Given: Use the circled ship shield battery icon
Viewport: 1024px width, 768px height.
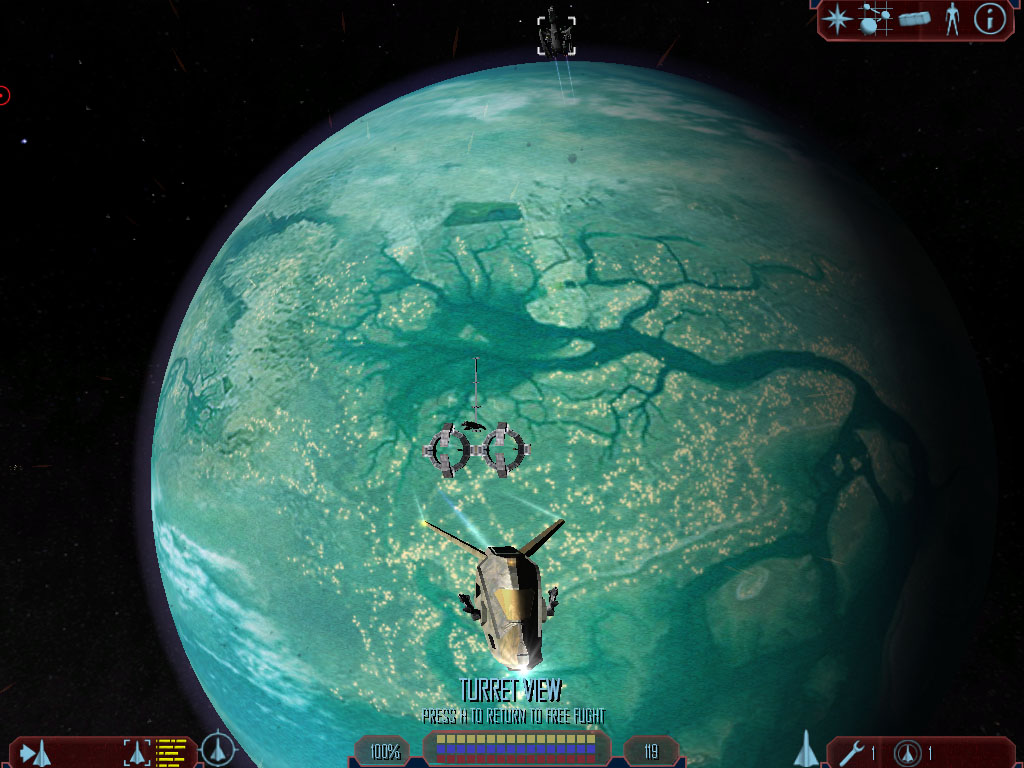Looking at the screenshot, I should [908, 752].
